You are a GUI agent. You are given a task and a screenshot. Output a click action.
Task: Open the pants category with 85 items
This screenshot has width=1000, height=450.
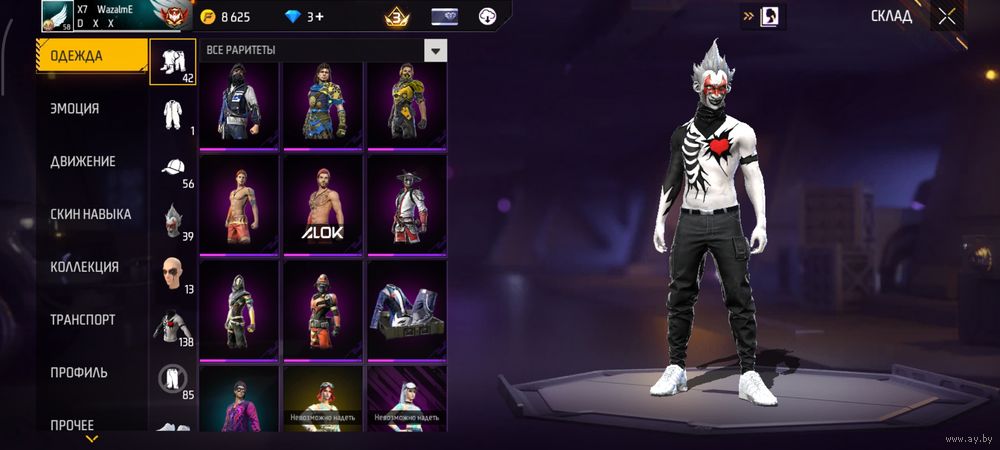point(173,379)
